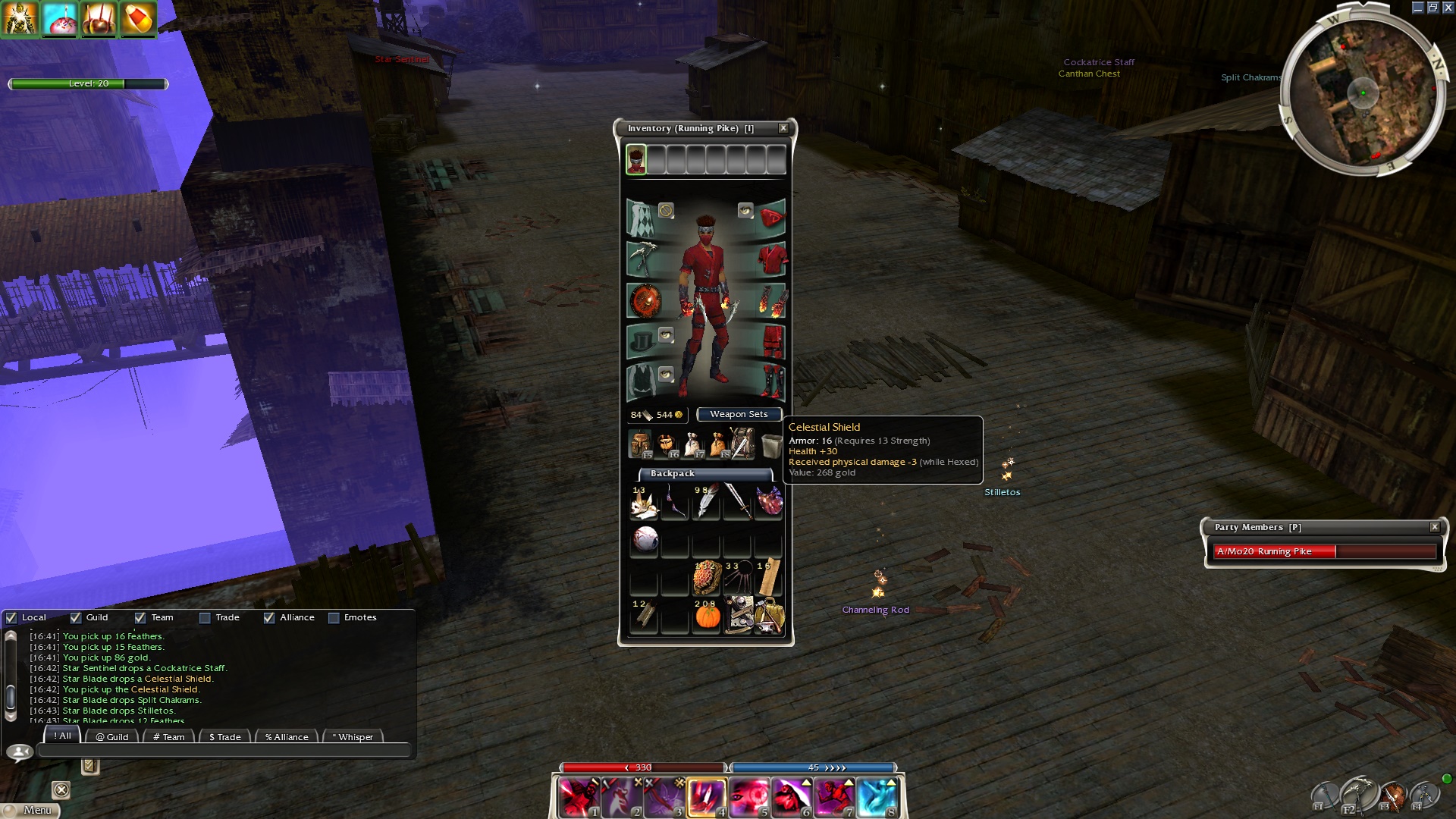The height and width of the screenshot is (819, 1456).
Task: Select the feathers stack in the backpack
Action: click(x=705, y=501)
